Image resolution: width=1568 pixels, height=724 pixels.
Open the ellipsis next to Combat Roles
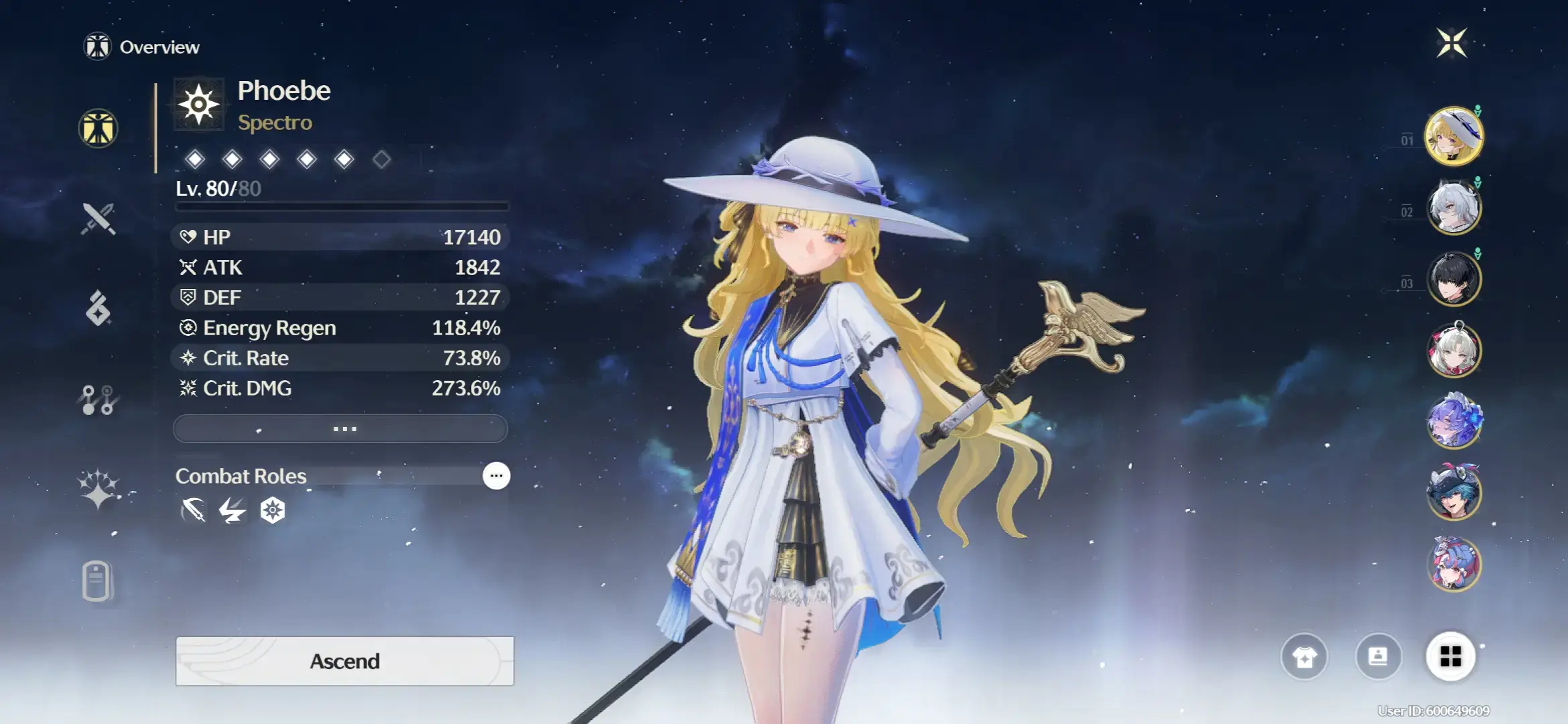(495, 475)
